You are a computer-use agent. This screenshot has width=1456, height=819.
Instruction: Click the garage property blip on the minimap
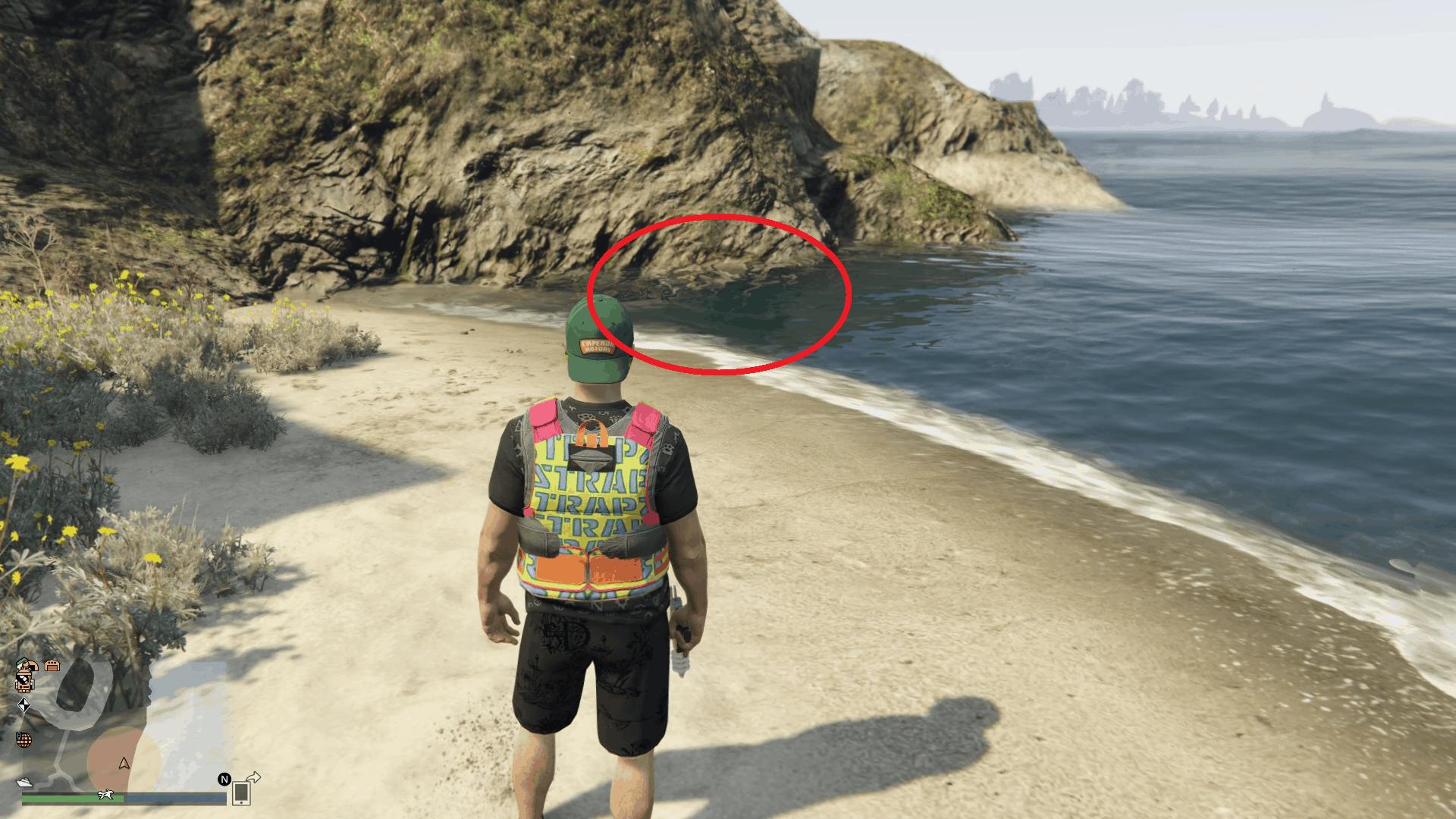click(x=52, y=667)
